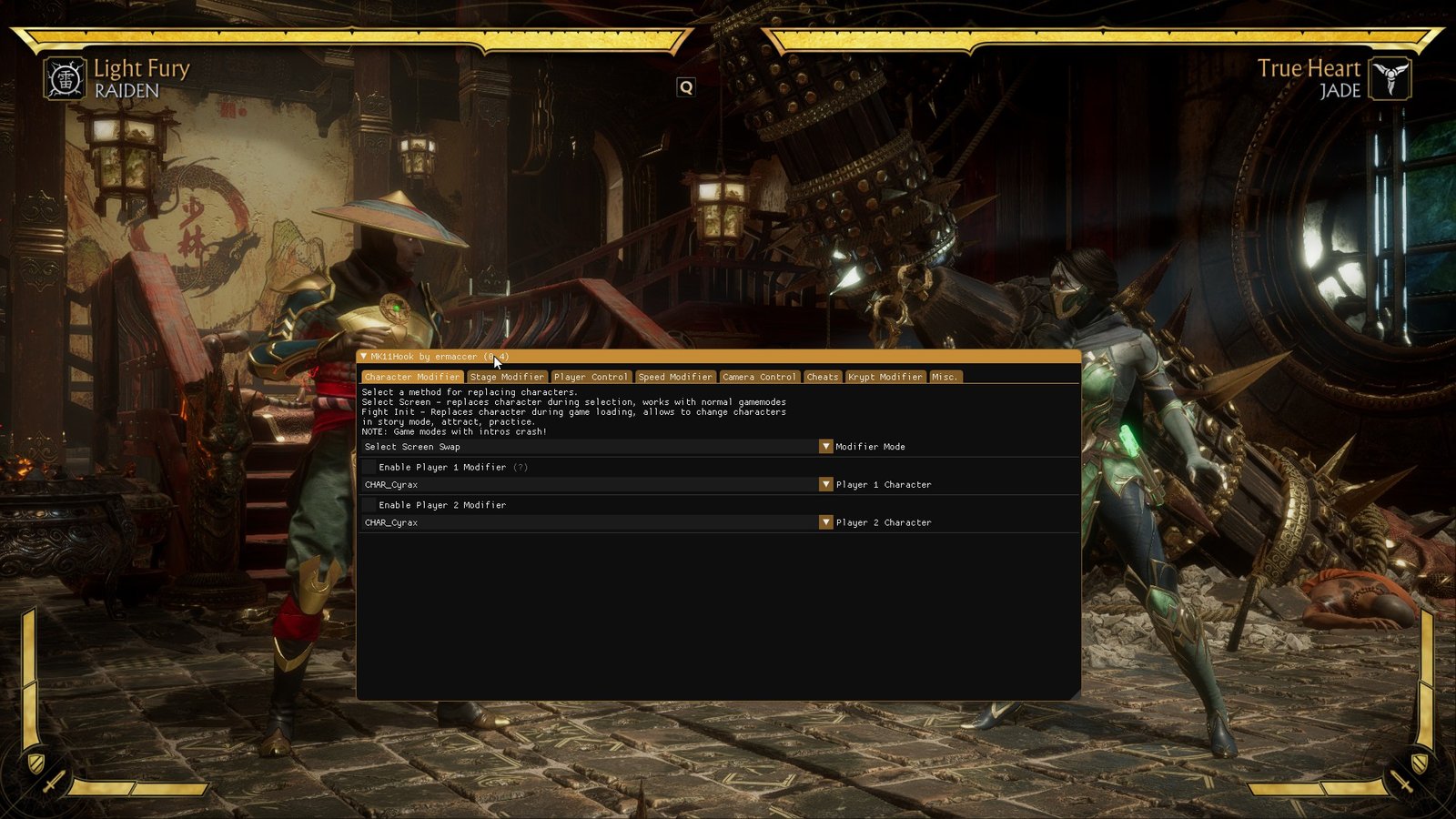Enable the Player 1 Modifier checkbox
1456x819 pixels.
pos(368,467)
